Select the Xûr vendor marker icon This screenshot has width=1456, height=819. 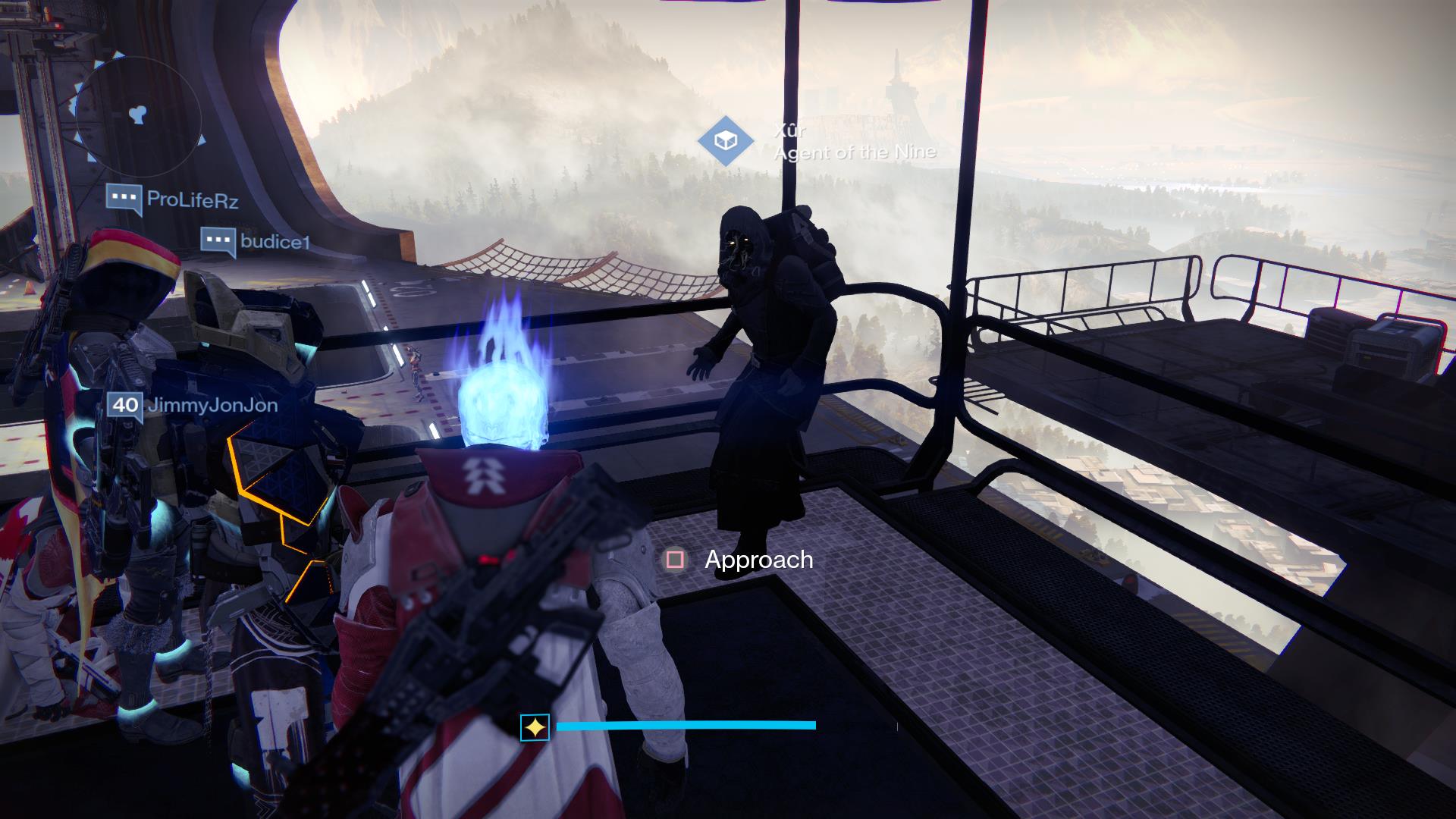726,141
